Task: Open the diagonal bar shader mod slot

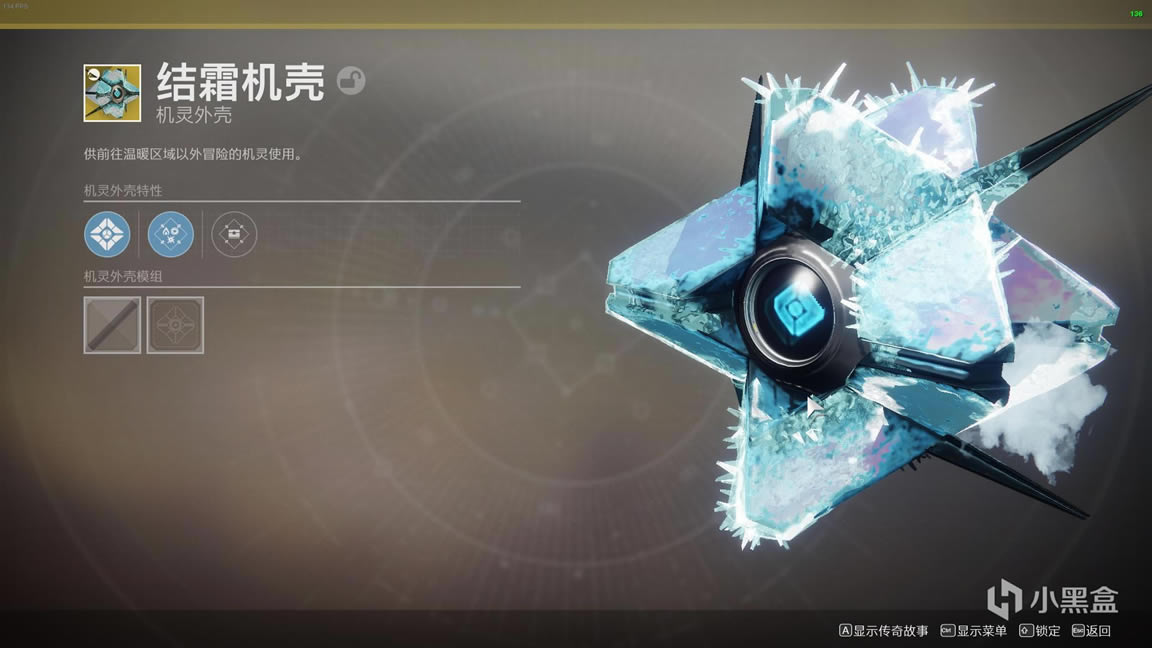Action: [x=112, y=325]
